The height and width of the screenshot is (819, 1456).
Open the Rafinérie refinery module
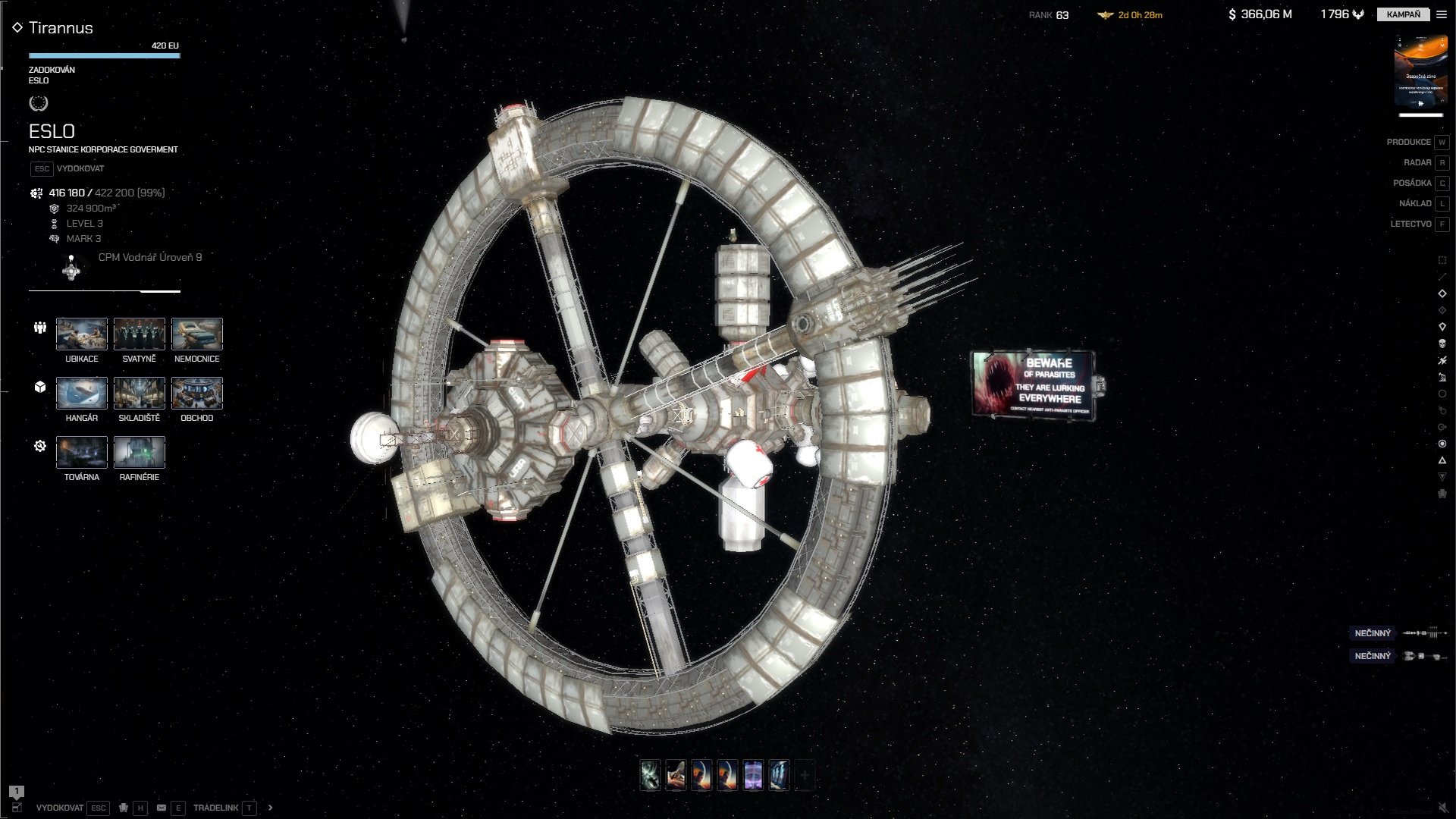pos(140,452)
